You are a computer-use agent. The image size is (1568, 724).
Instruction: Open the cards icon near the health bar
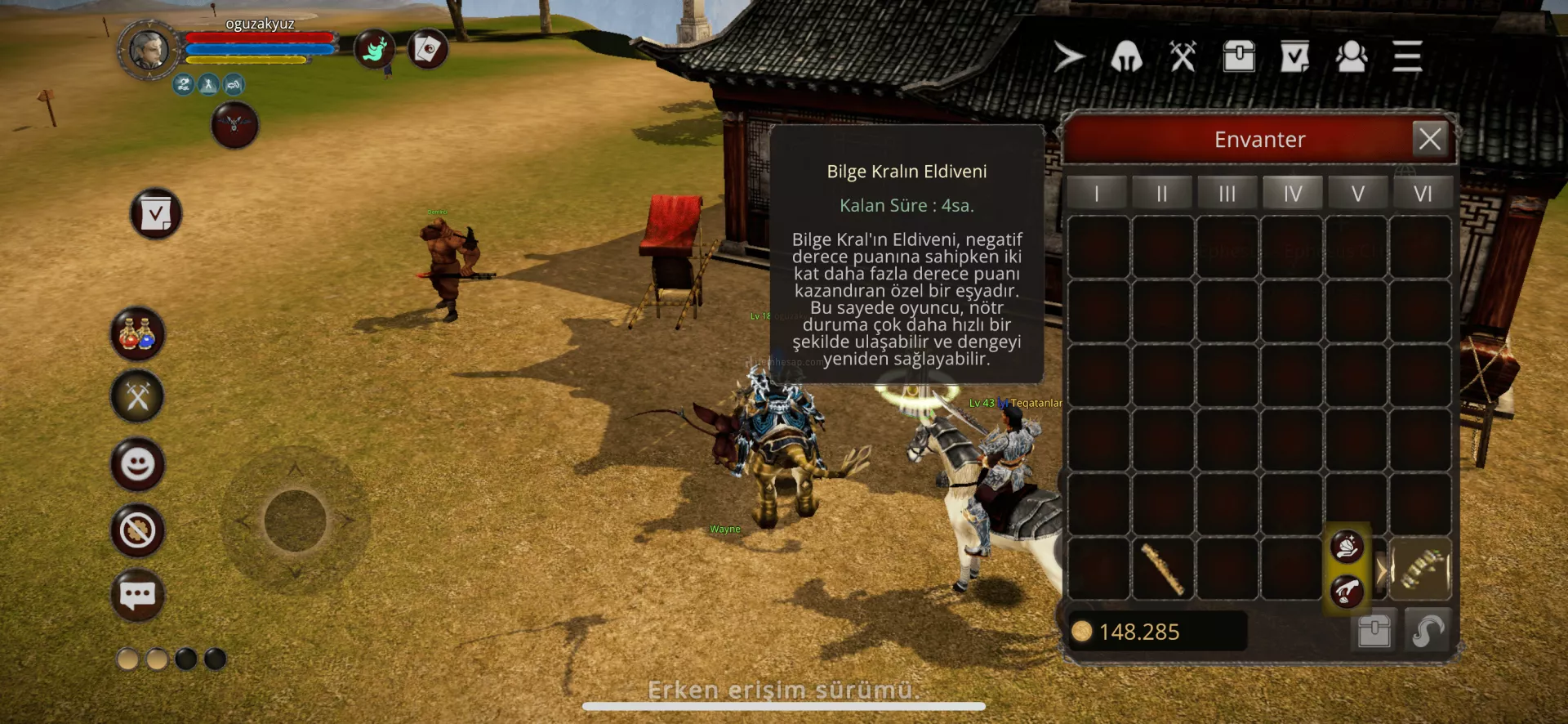point(428,50)
